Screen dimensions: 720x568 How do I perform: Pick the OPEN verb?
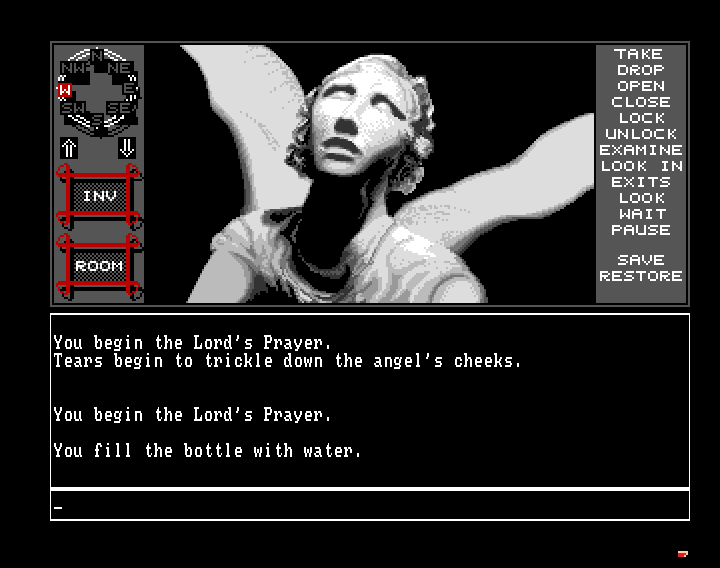coord(640,86)
